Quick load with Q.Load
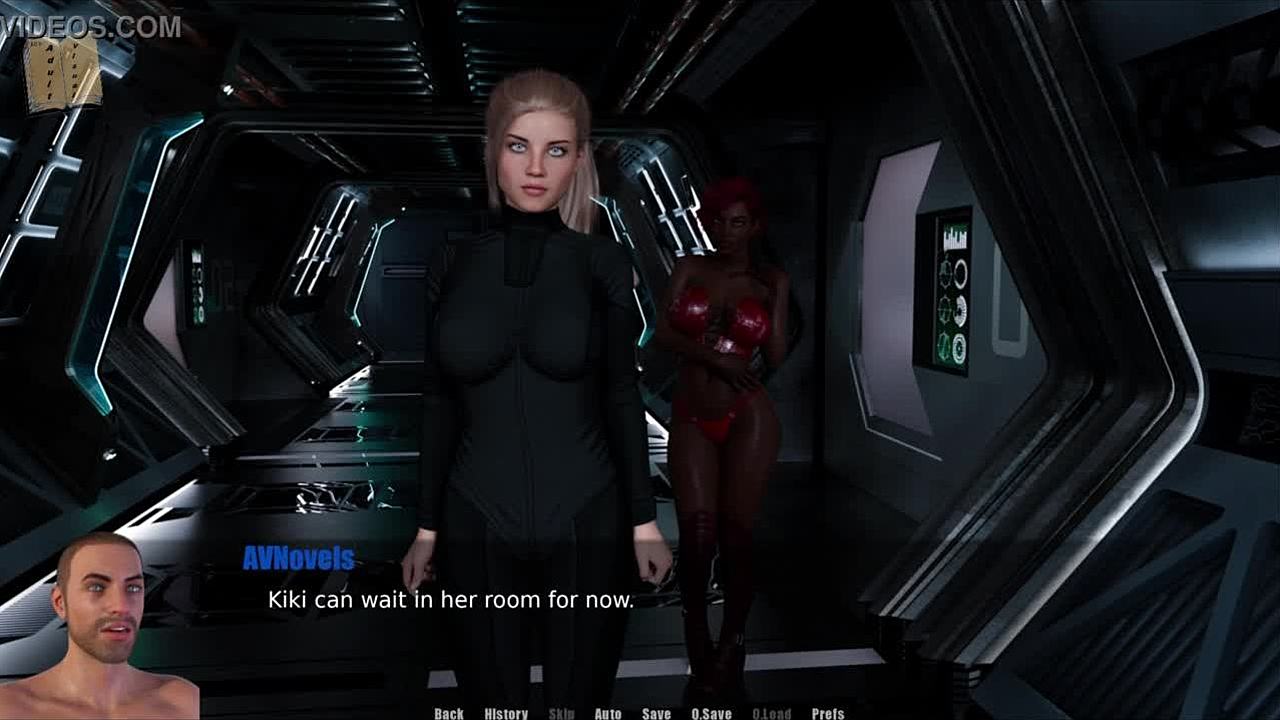Viewport: 1280px width, 720px height. (x=771, y=713)
